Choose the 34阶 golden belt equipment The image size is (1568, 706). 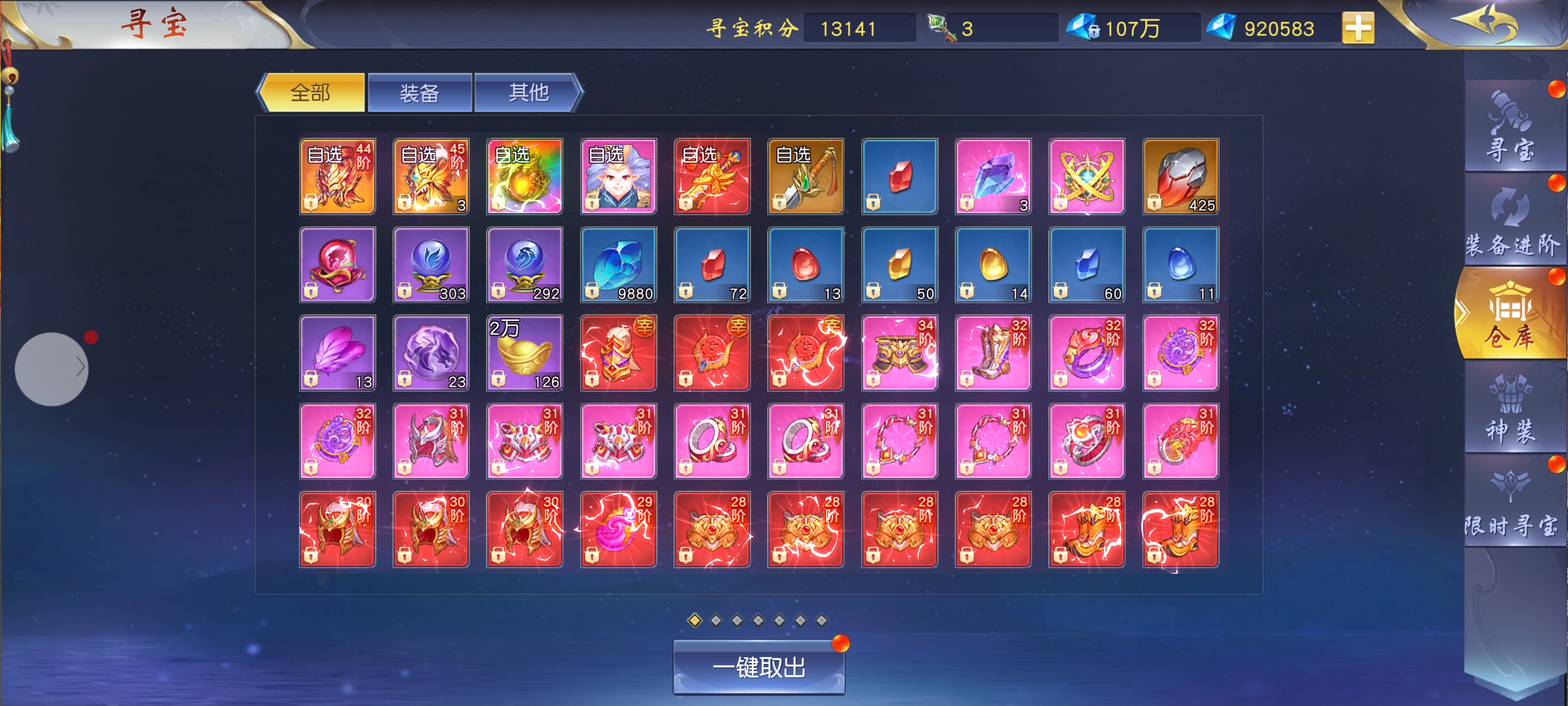click(899, 354)
